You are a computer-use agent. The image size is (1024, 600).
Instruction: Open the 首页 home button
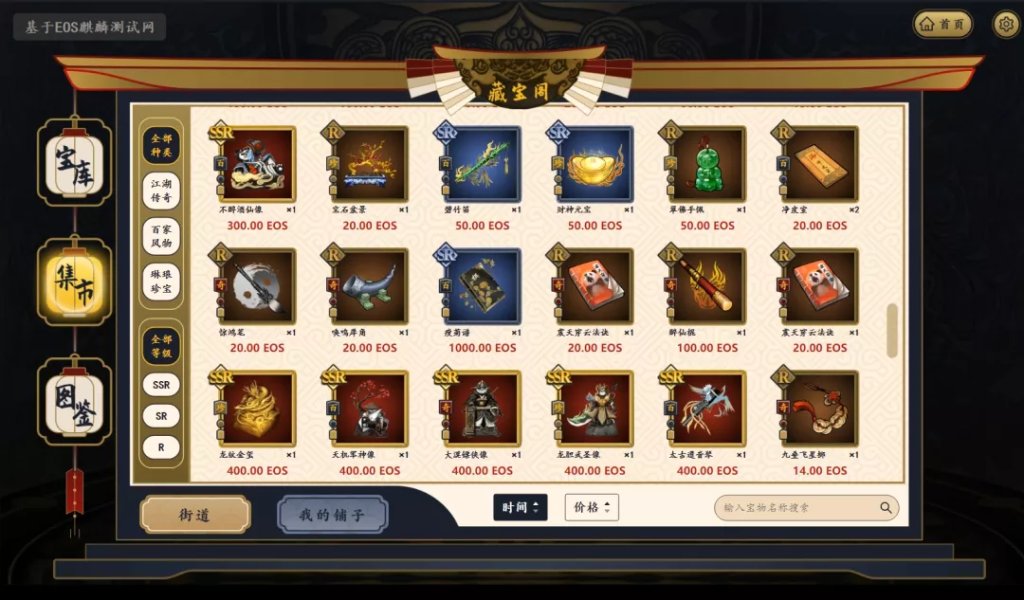point(942,24)
